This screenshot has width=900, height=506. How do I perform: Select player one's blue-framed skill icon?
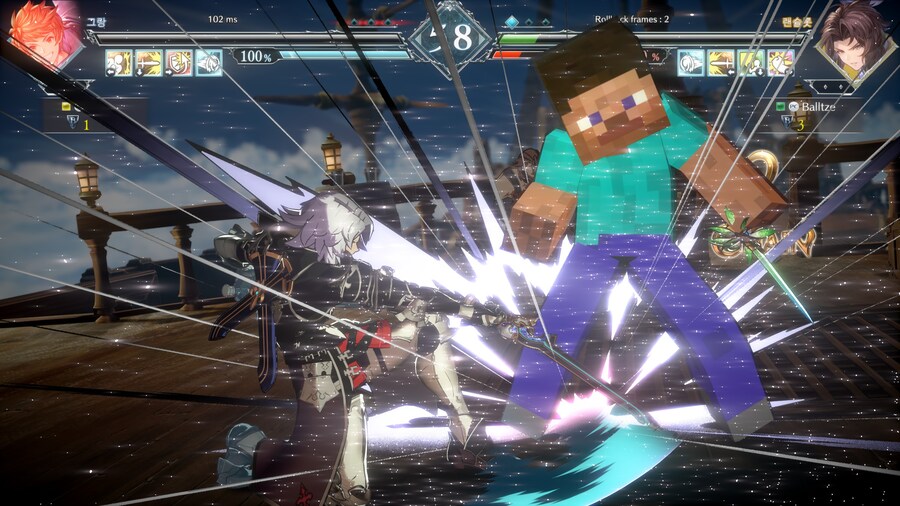point(209,63)
